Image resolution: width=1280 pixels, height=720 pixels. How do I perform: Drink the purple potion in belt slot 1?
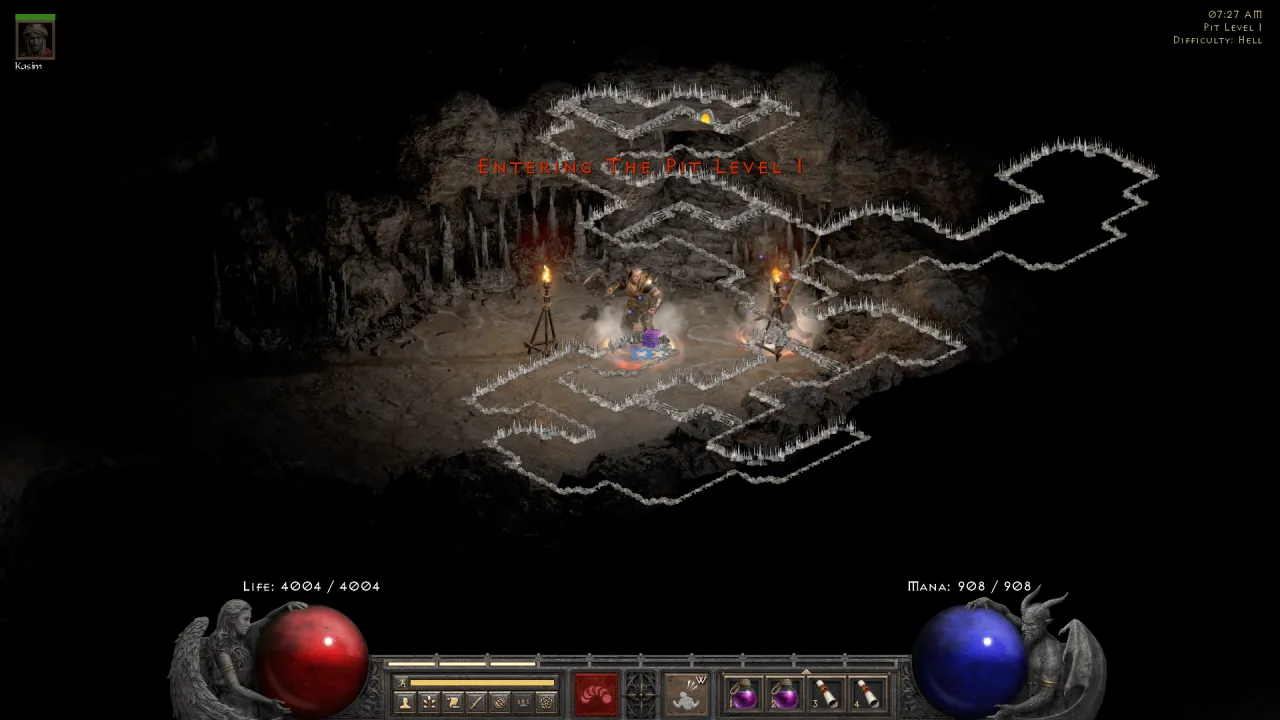746,695
